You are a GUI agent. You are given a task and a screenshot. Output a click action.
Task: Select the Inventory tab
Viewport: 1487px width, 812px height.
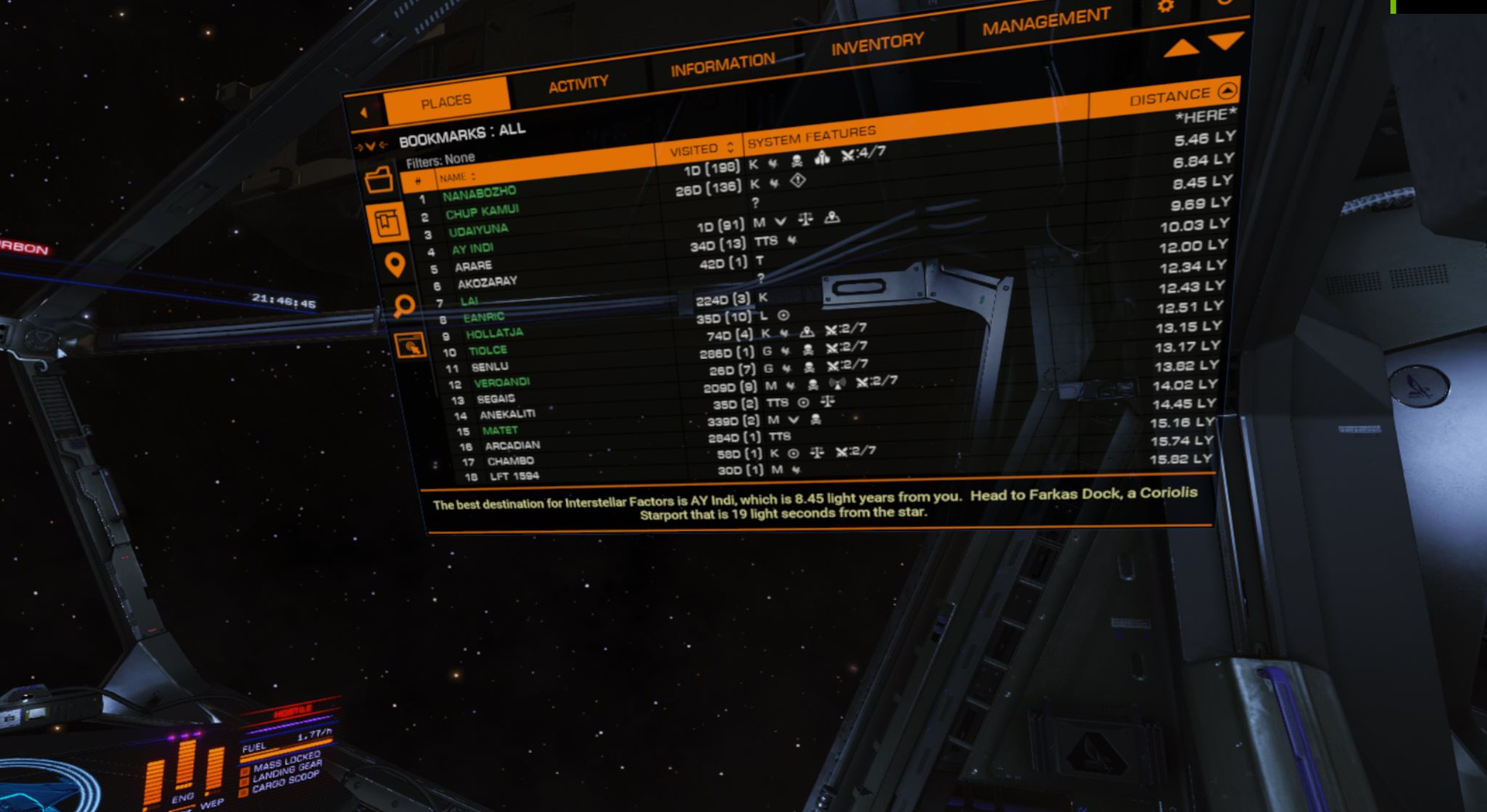(877, 44)
